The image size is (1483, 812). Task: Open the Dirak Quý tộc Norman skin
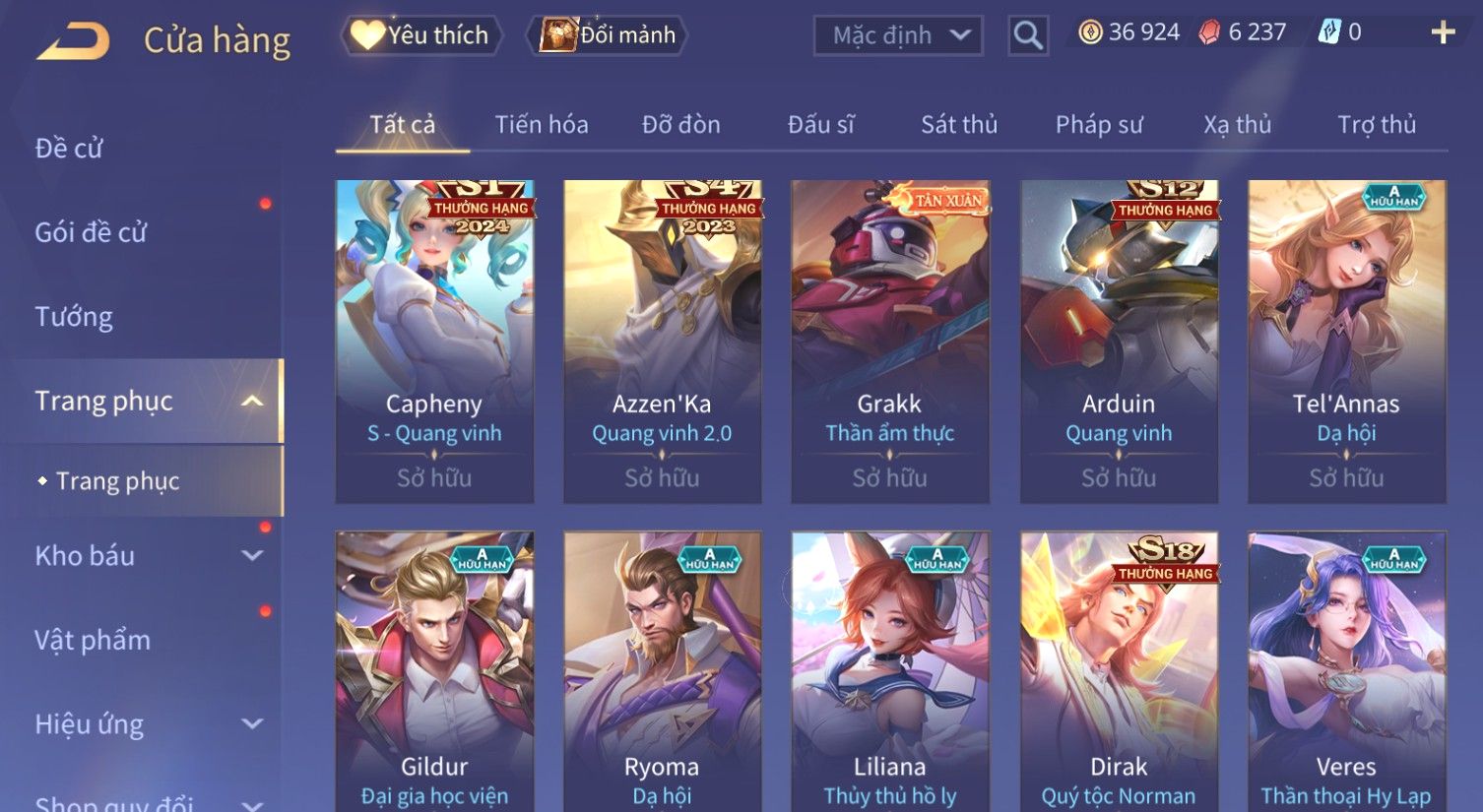[1119, 671]
